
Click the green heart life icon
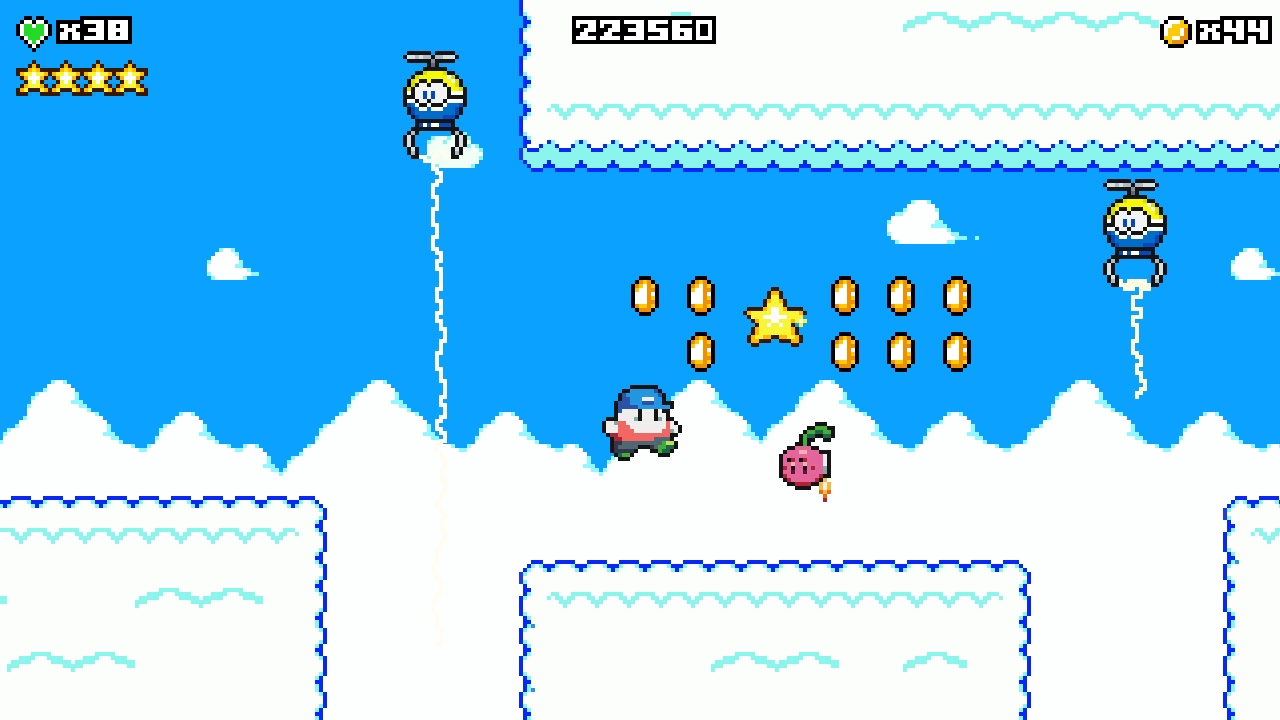(x=33, y=30)
